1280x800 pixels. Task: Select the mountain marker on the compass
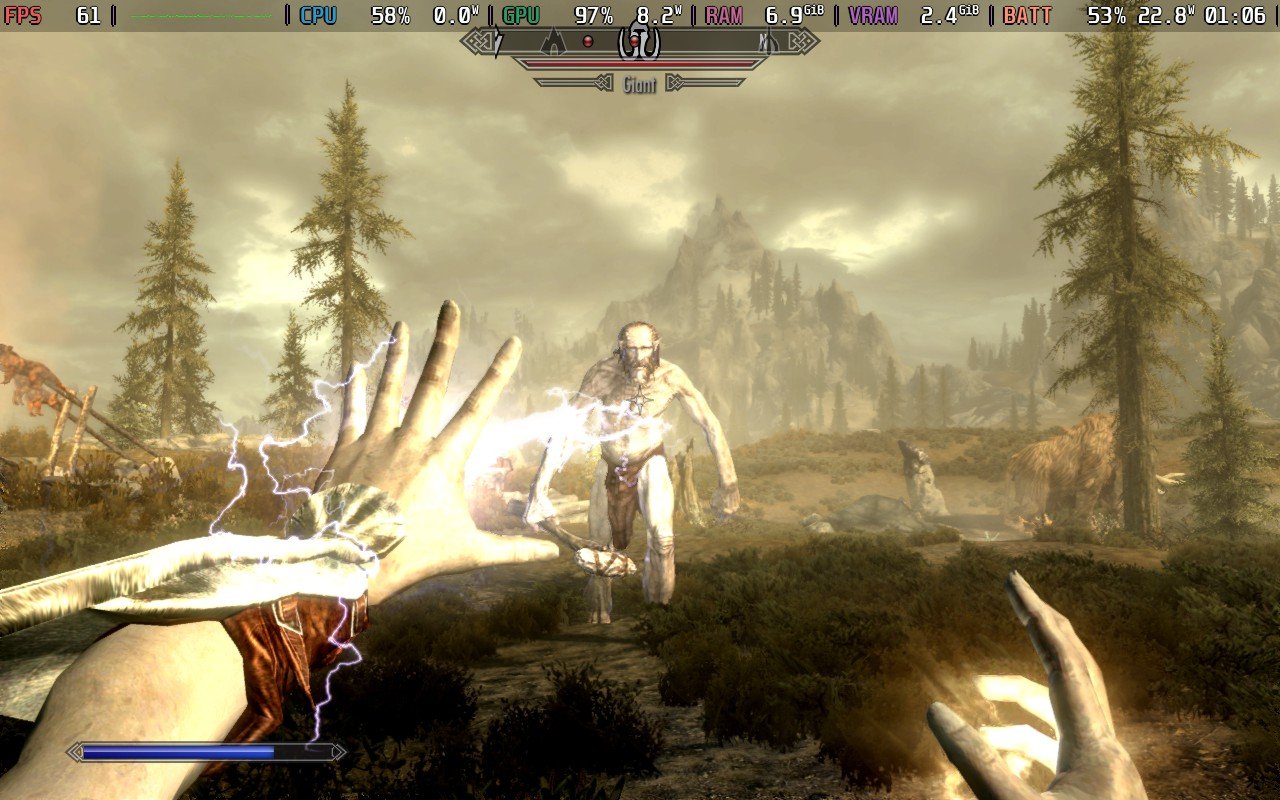553,41
